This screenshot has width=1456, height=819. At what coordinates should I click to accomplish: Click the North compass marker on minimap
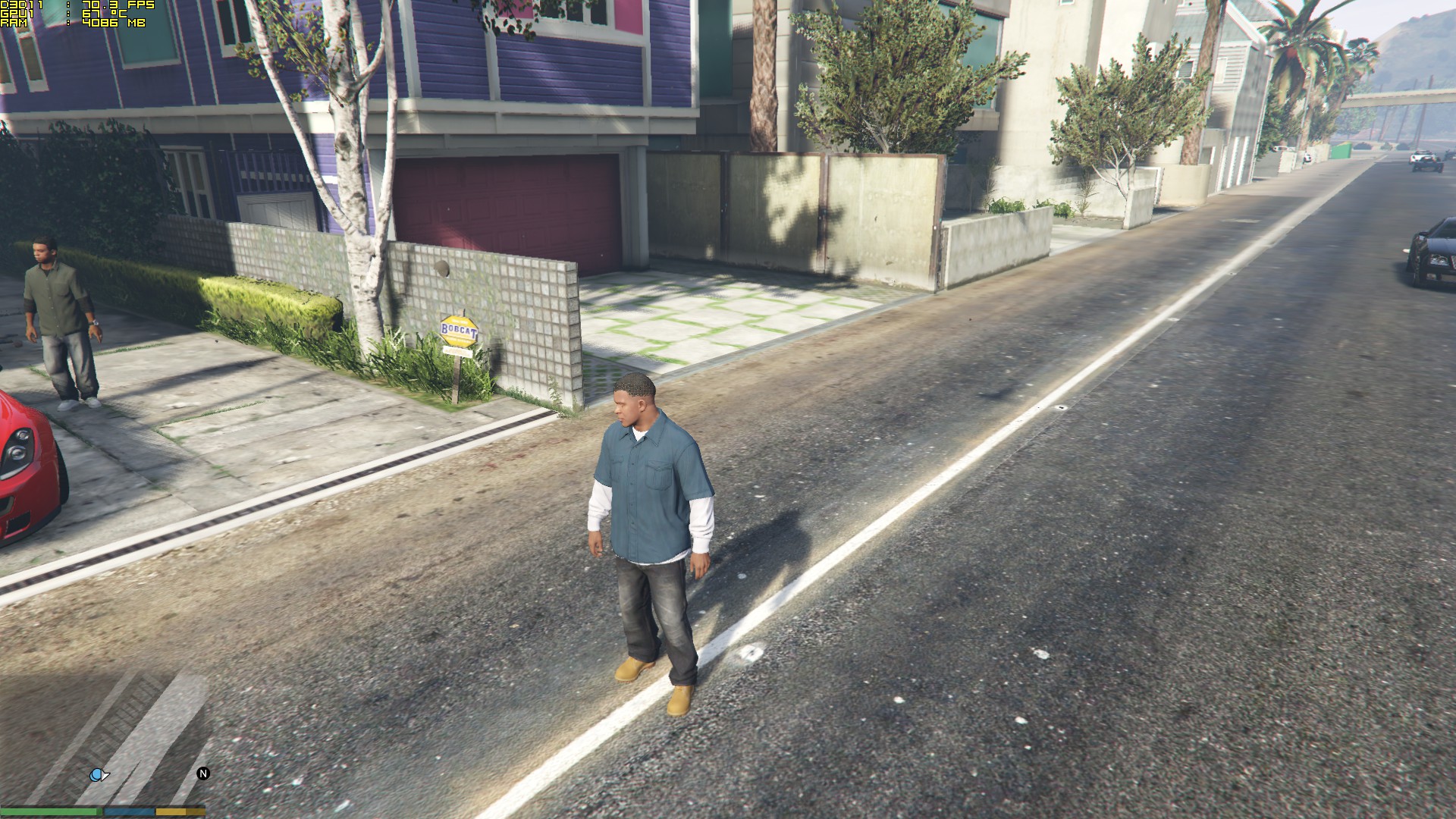tap(202, 773)
